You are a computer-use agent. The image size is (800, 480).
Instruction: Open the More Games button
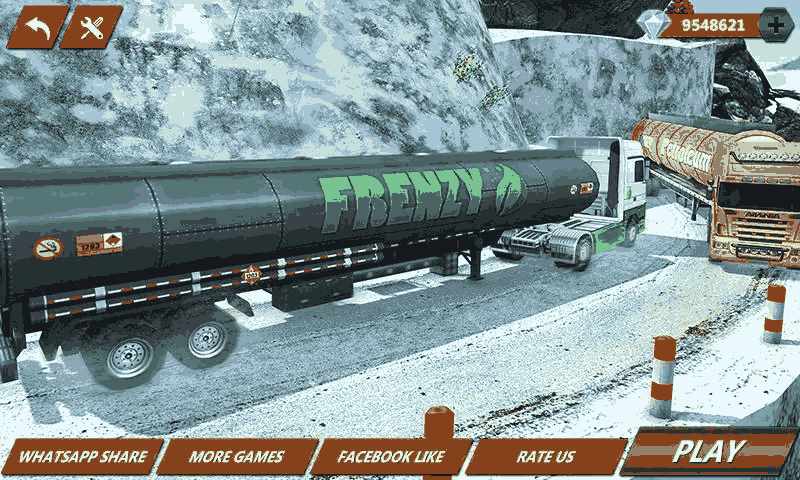point(237,457)
